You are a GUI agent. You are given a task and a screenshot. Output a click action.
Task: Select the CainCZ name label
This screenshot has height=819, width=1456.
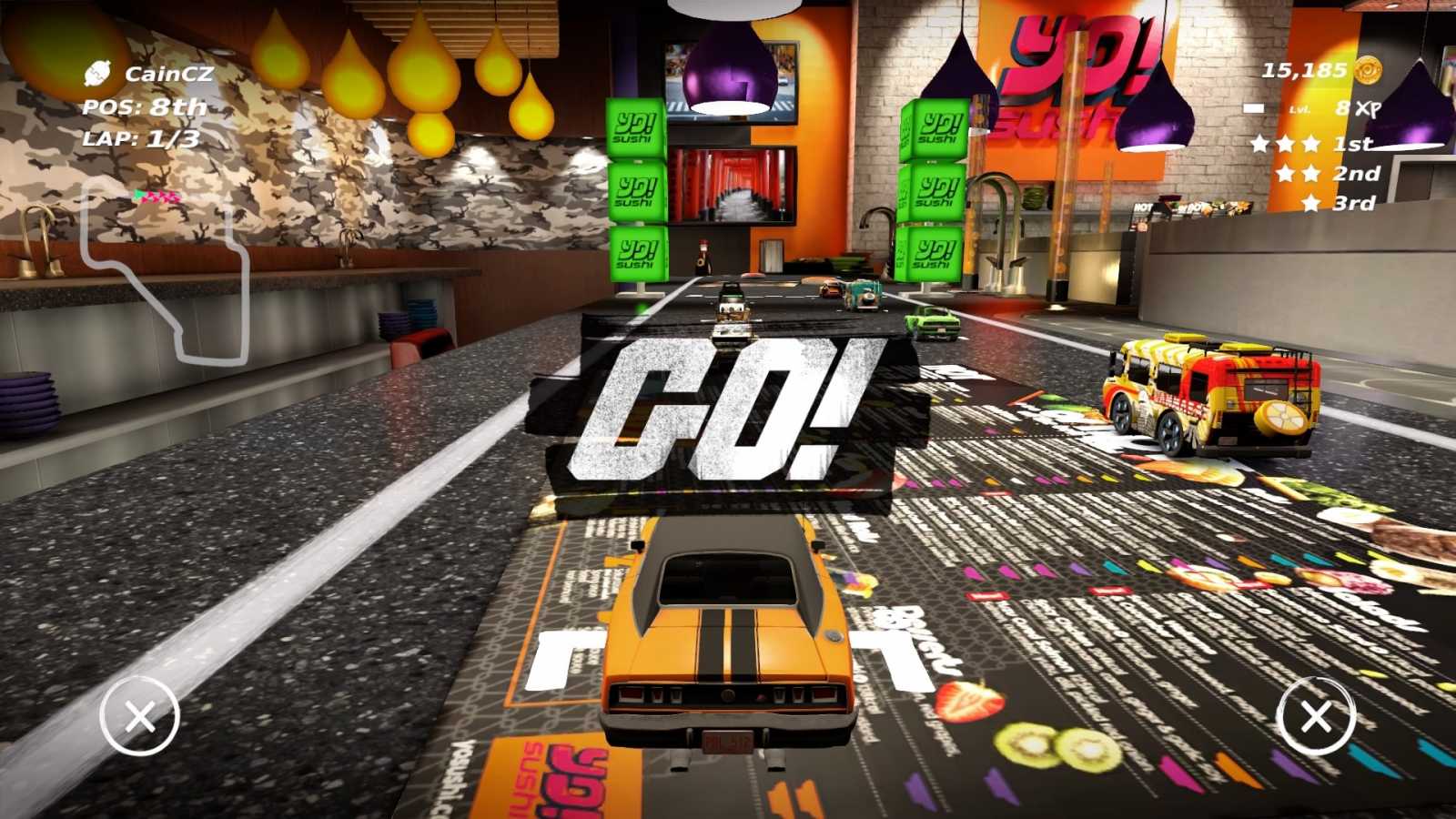coord(168,75)
